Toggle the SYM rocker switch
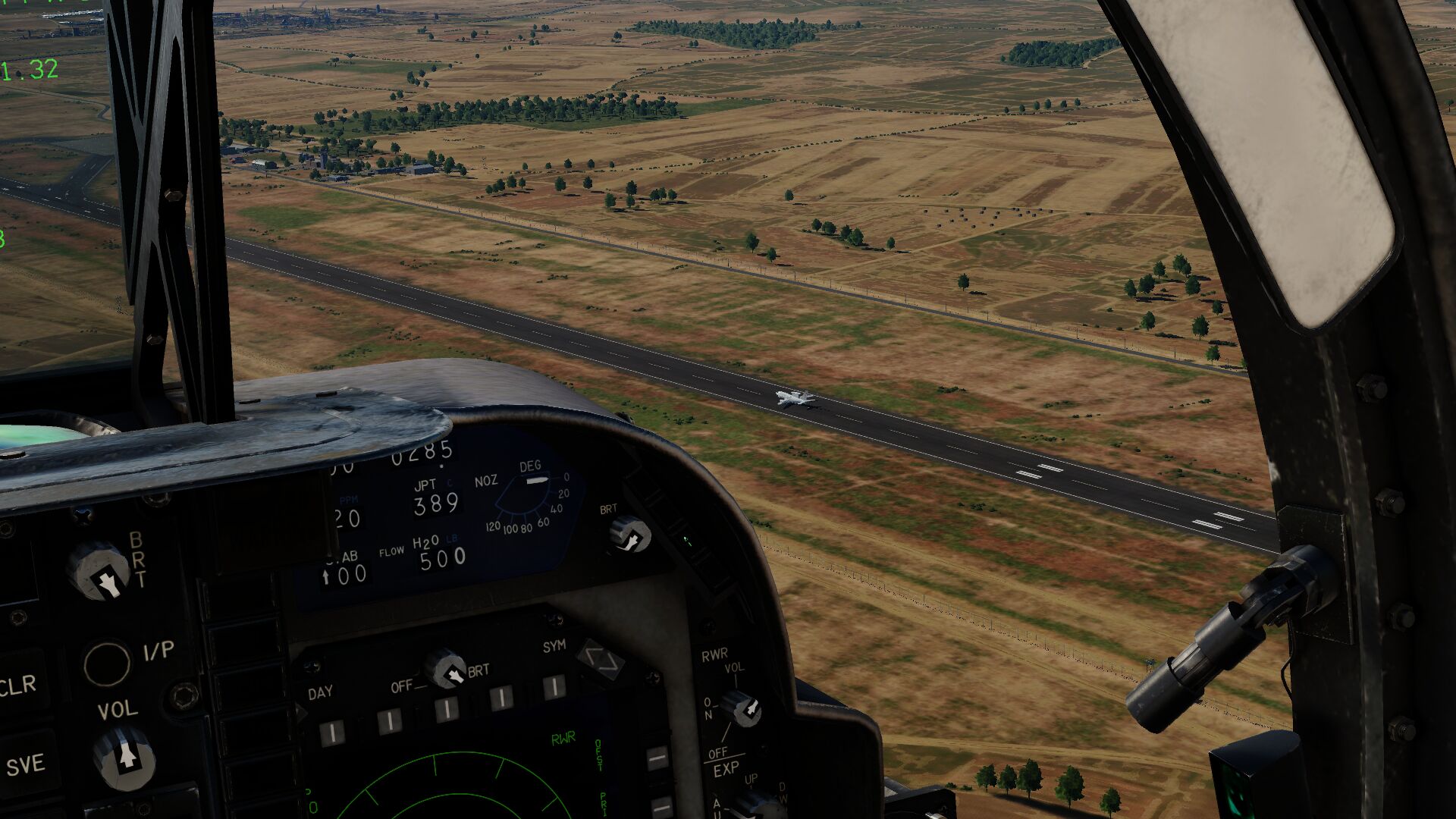Viewport: 1456px width, 819px height. pyautogui.click(x=601, y=660)
